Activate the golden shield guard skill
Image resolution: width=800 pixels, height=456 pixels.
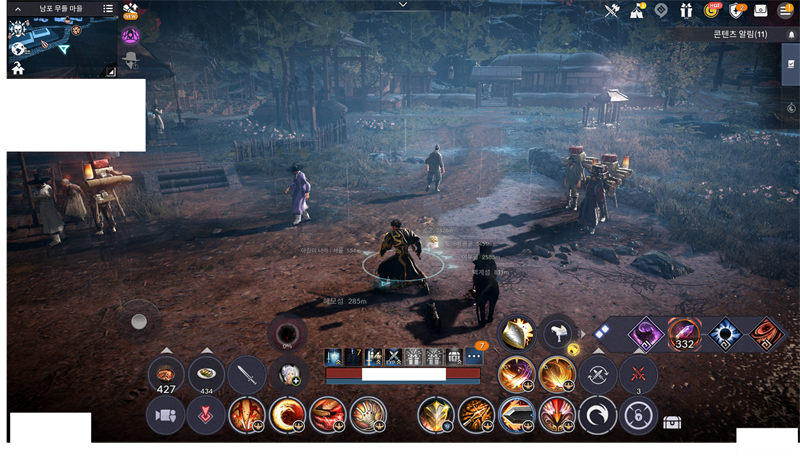[518, 333]
